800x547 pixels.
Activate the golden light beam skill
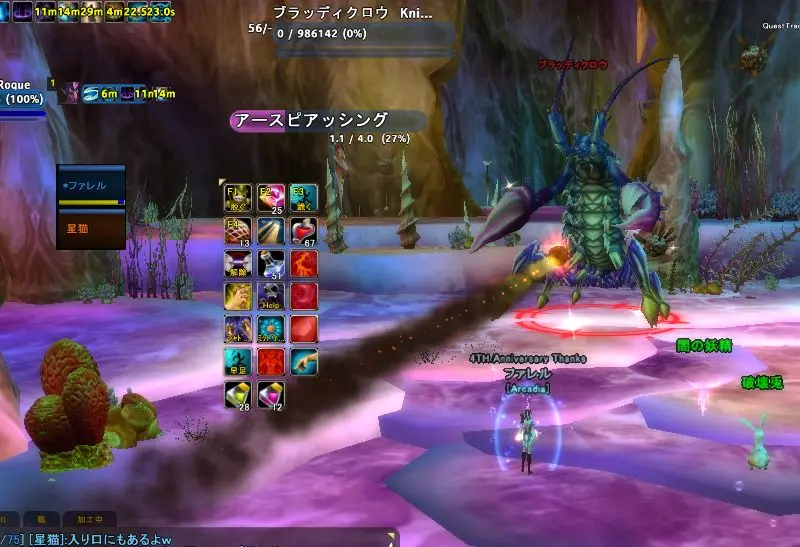[x=271, y=231]
